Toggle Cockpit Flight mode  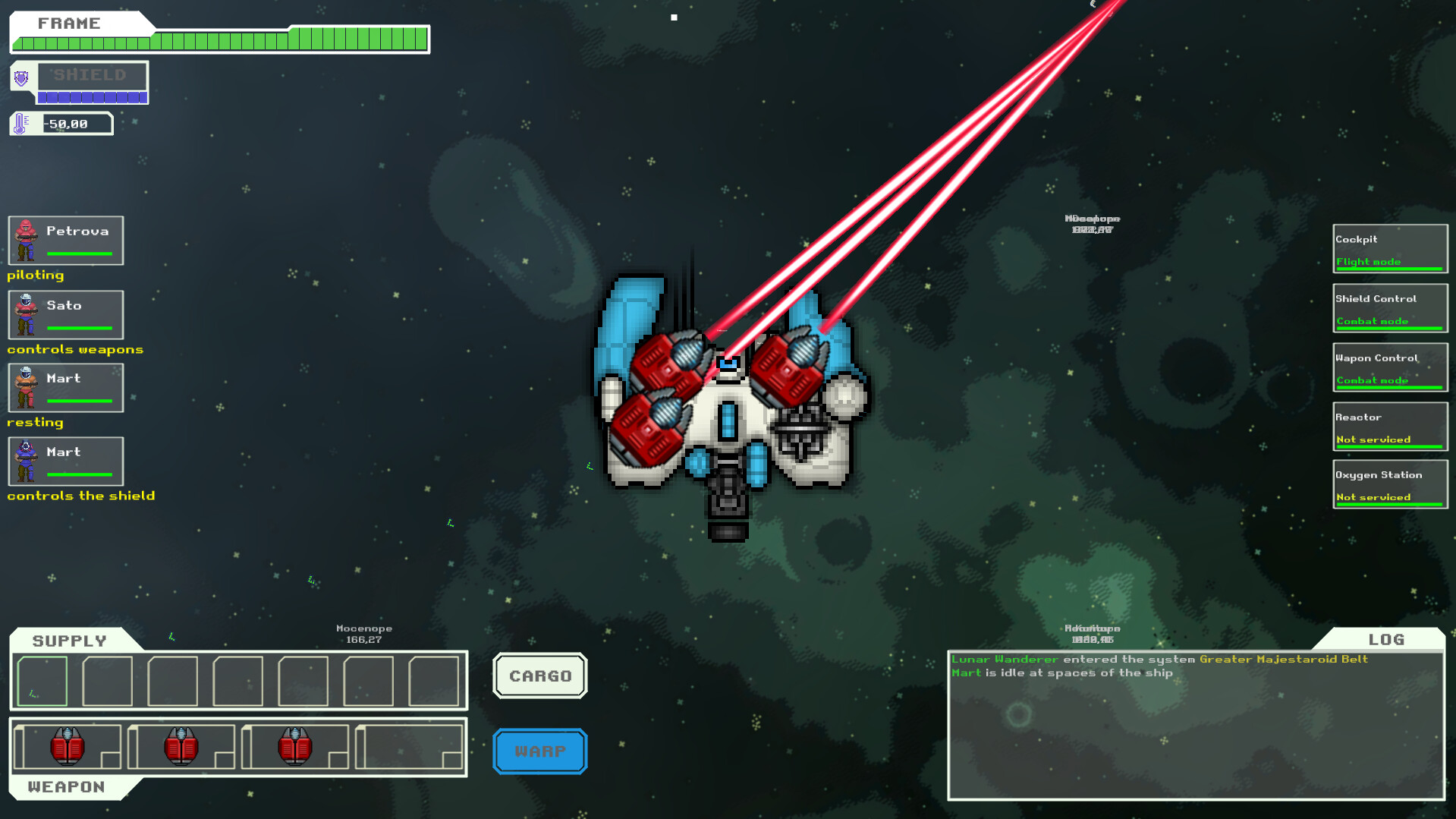(1389, 249)
